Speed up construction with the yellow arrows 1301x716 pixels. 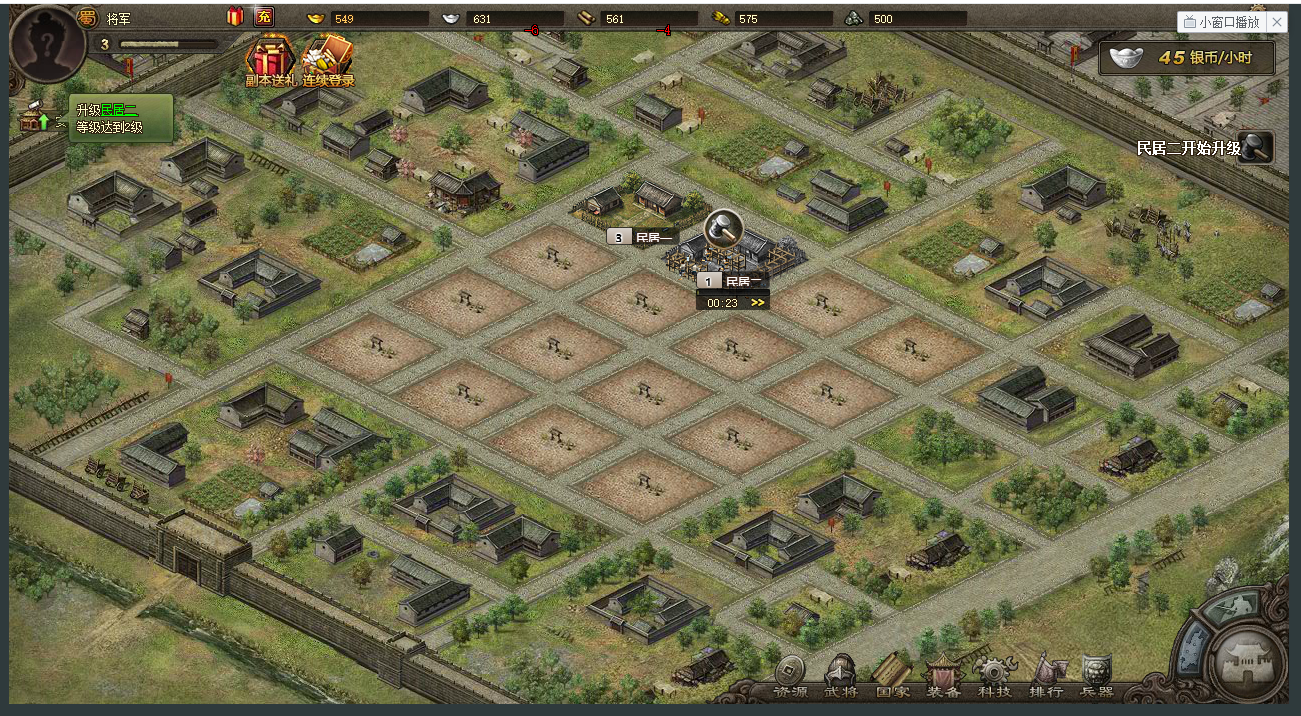pos(758,303)
